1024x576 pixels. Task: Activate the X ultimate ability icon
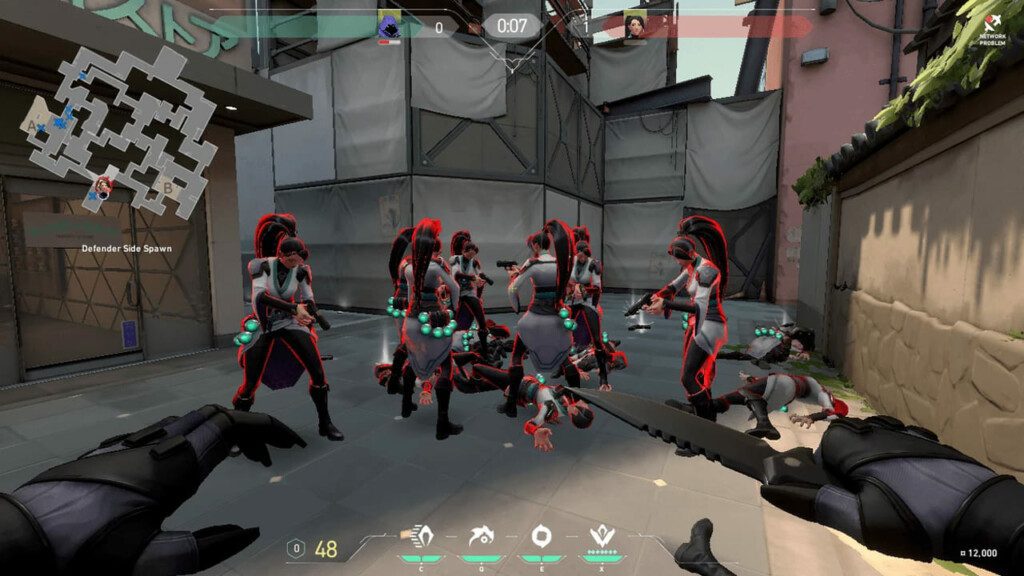[601, 535]
